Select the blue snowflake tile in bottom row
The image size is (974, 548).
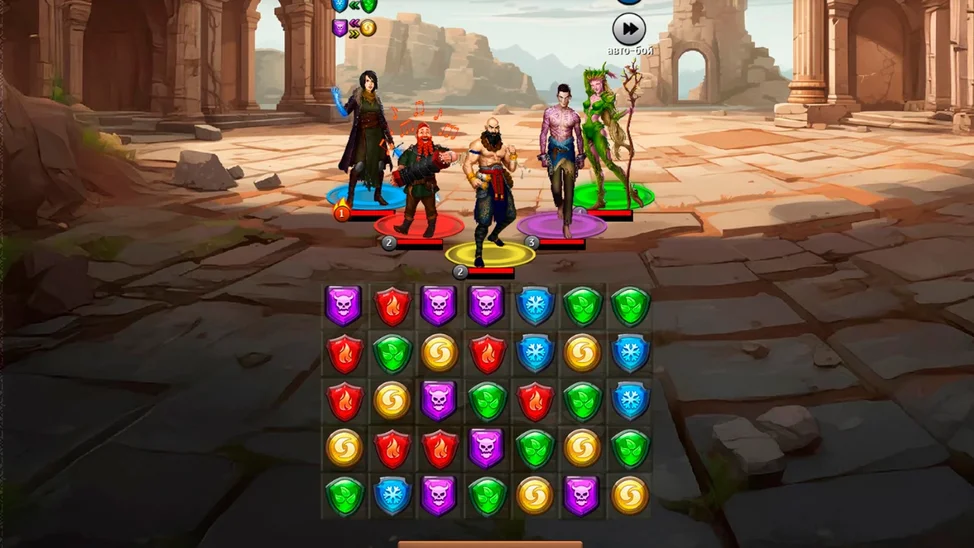tap(391, 495)
